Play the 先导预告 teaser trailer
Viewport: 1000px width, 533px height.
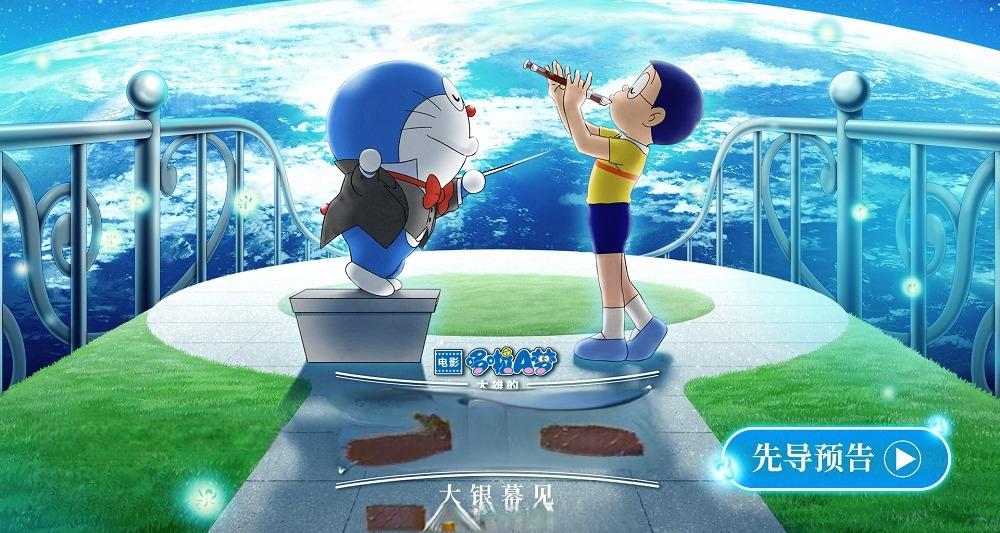(x=835, y=459)
